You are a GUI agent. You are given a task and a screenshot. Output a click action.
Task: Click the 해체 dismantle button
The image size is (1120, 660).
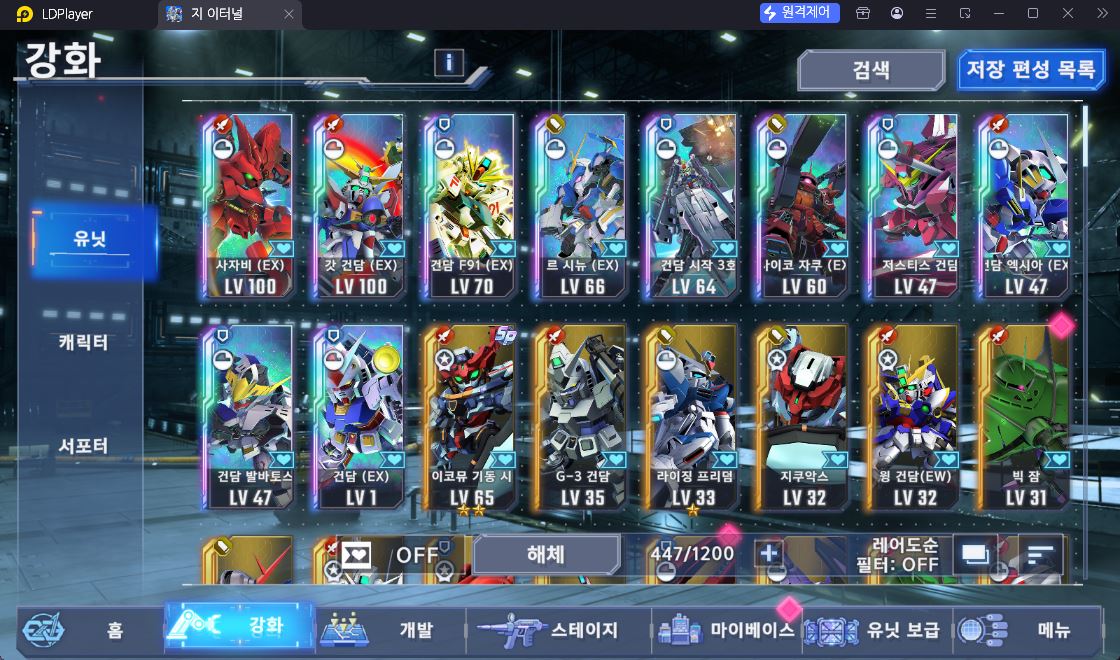(x=546, y=554)
